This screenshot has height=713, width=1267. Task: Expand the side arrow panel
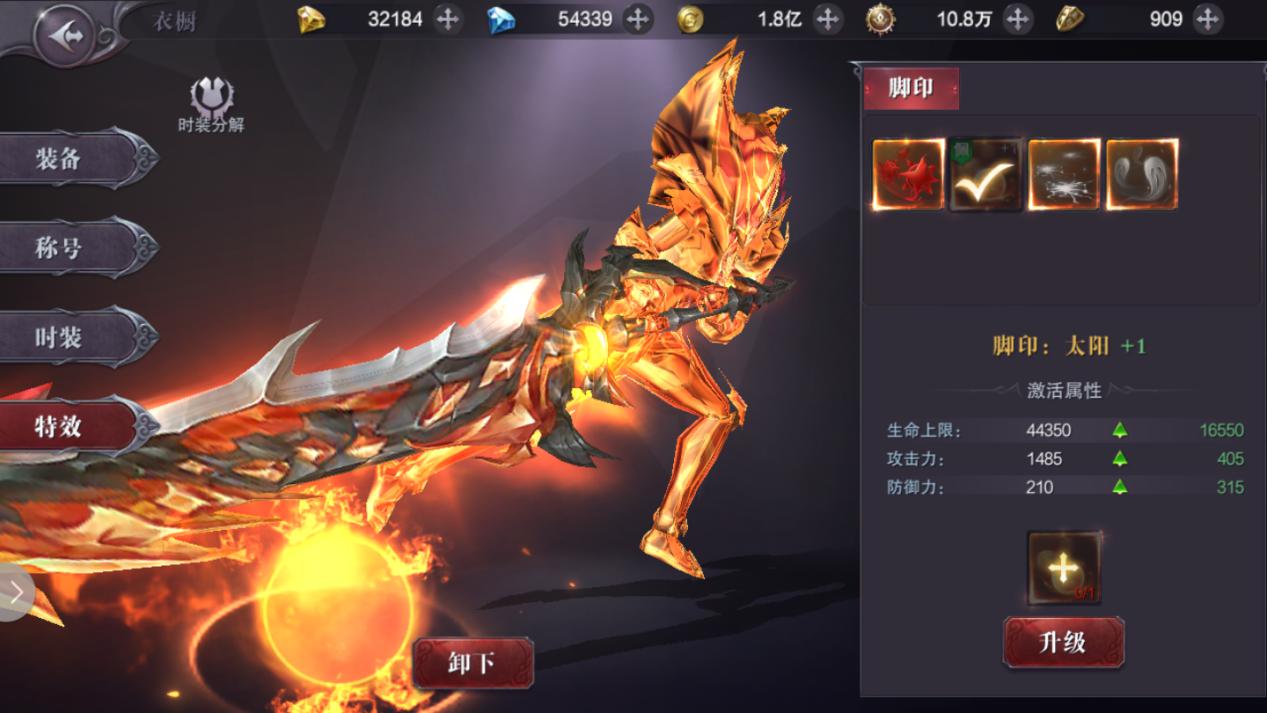click(x=16, y=592)
